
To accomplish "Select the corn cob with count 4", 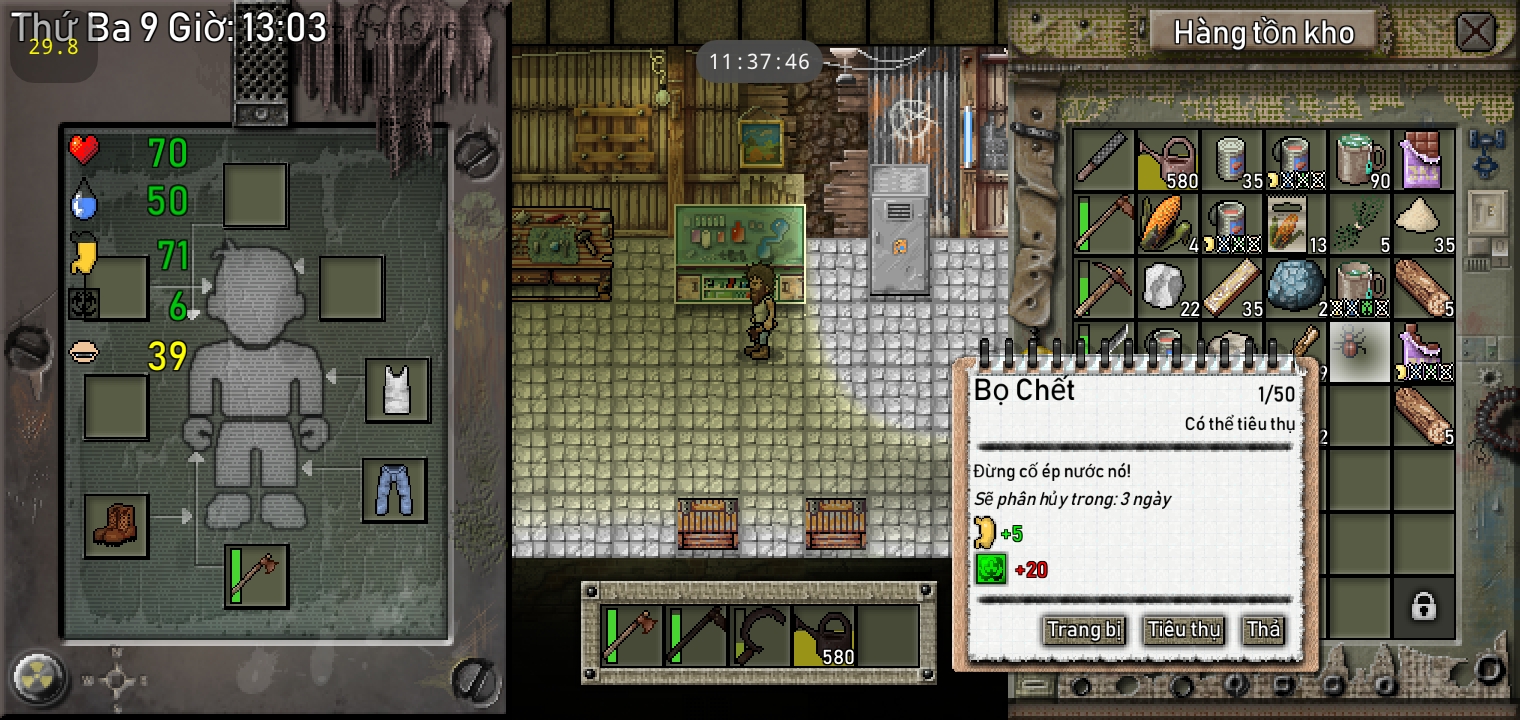I will pyautogui.click(x=1168, y=224).
